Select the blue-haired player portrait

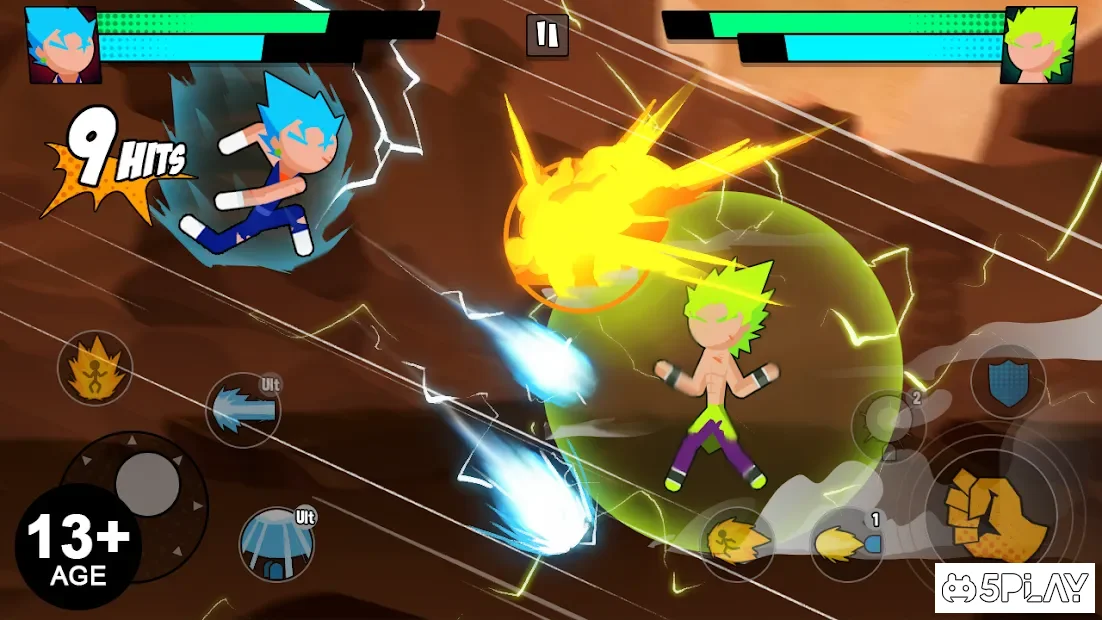click(62, 44)
